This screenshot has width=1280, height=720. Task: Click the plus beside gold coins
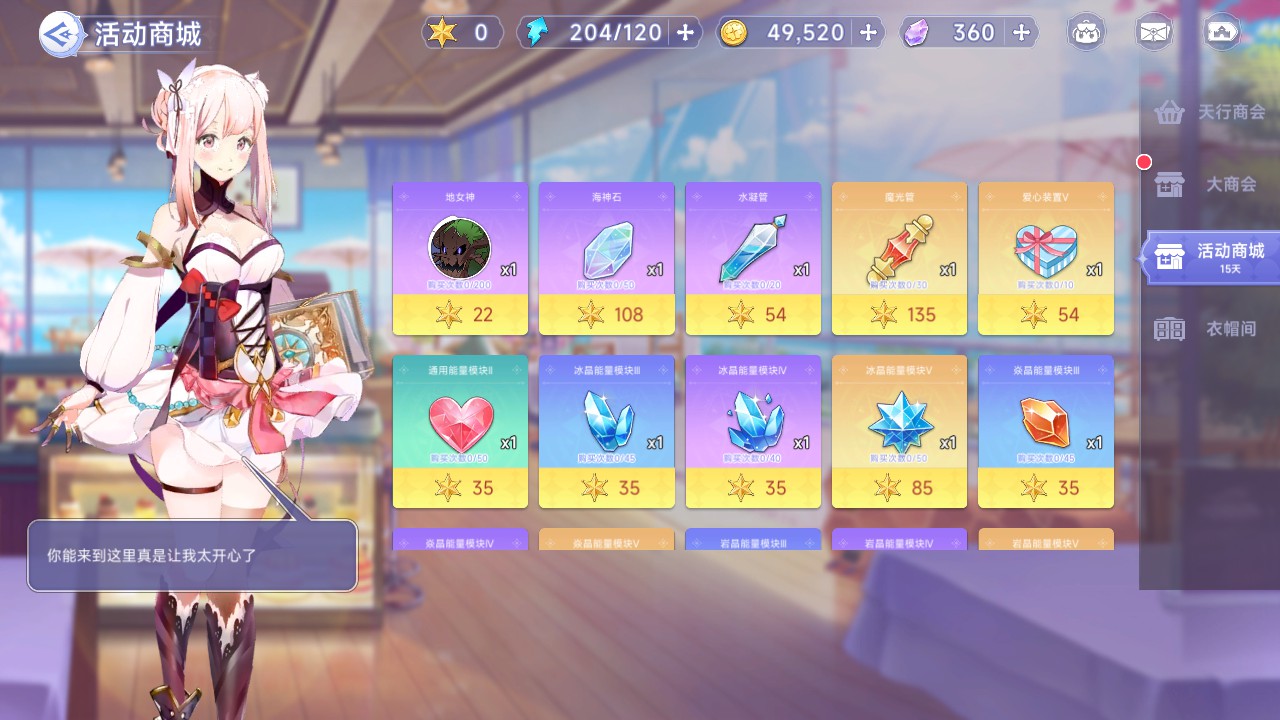pyautogui.click(x=868, y=33)
